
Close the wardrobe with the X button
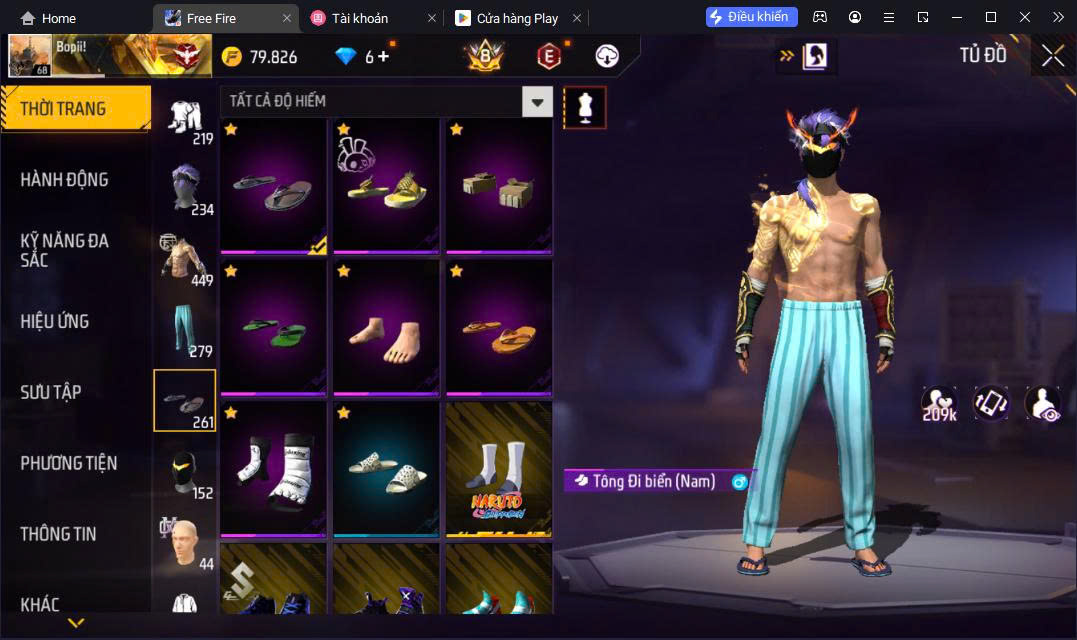click(x=1052, y=56)
